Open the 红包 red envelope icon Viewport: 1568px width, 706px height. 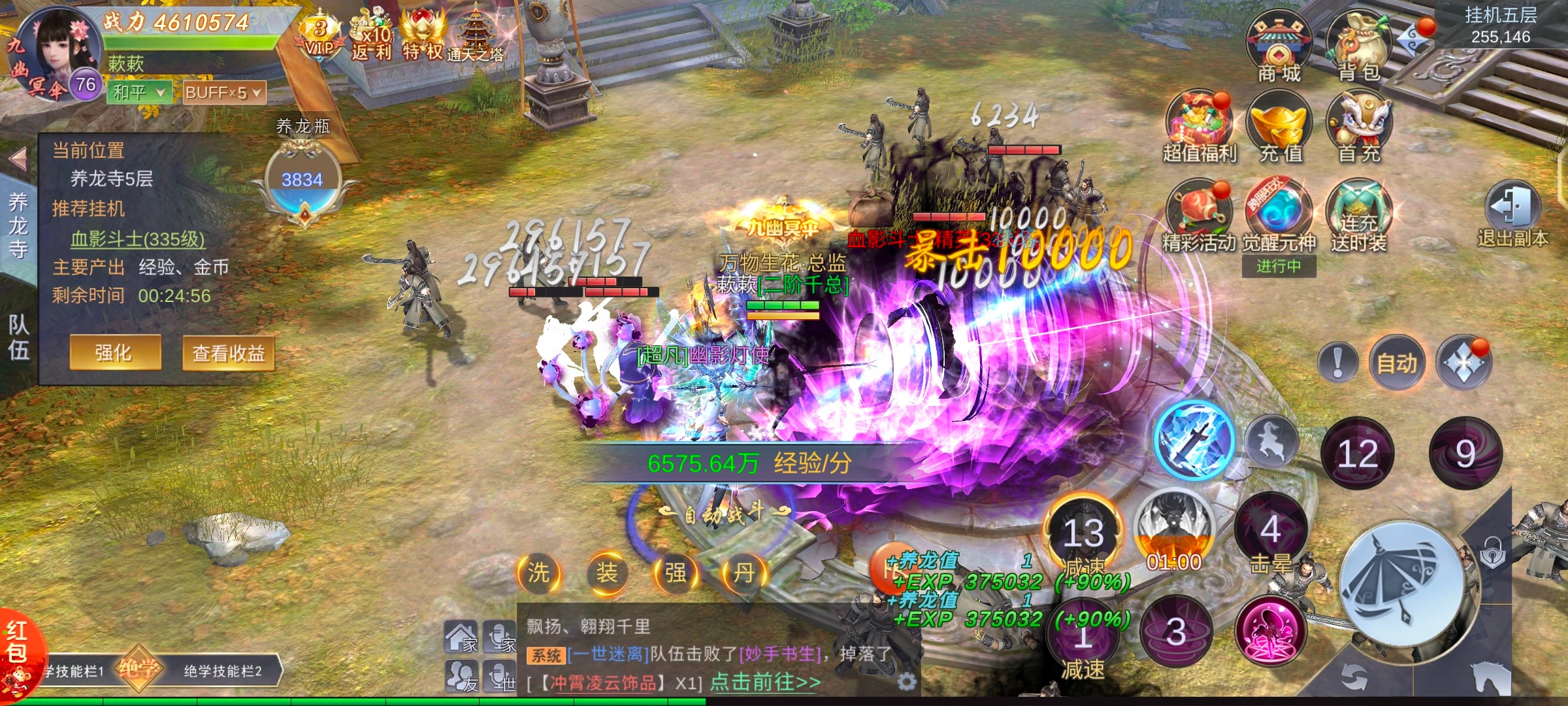[x=20, y=650]
